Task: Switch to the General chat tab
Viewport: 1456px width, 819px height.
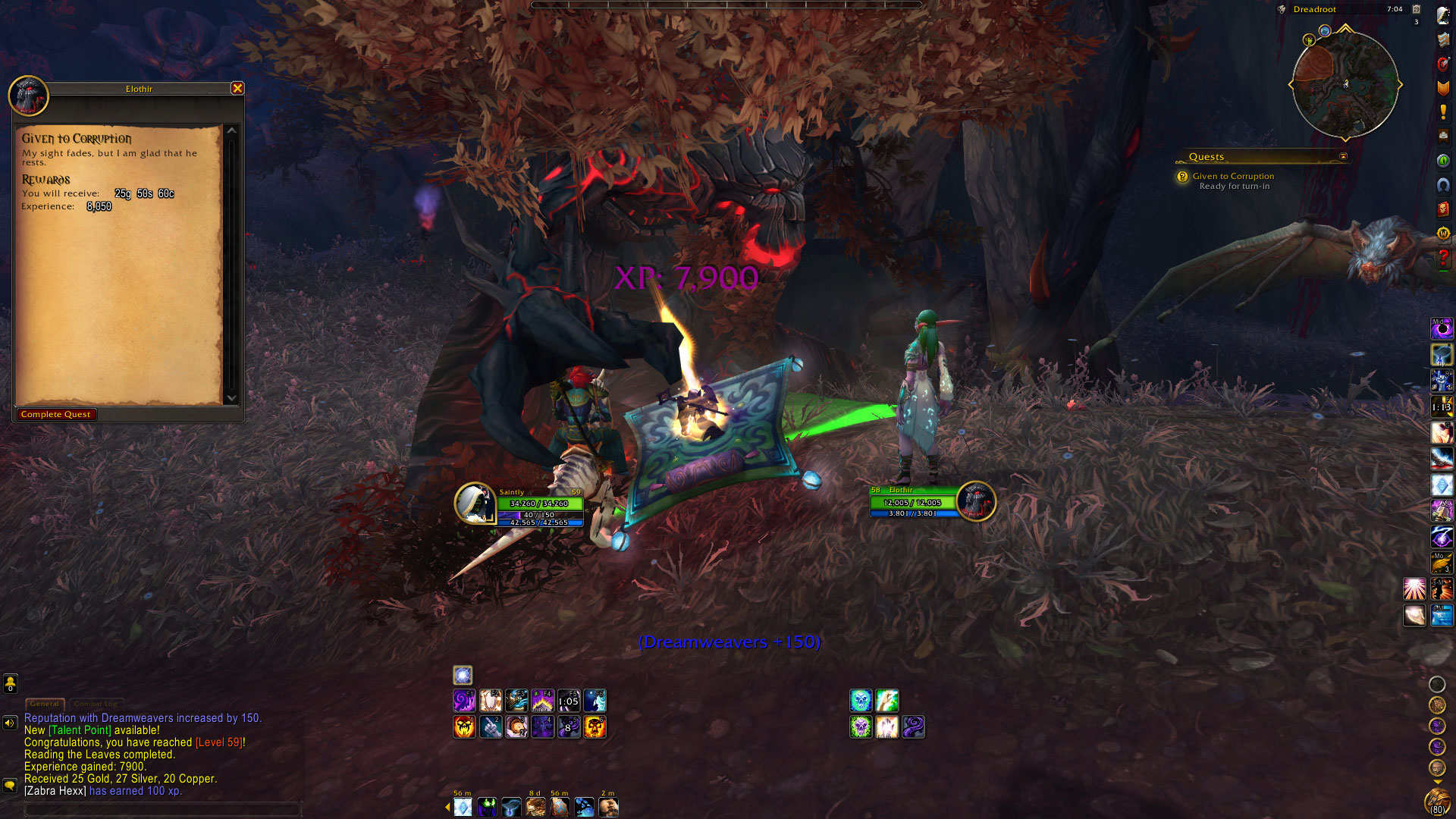Action: tap(45, 704)
